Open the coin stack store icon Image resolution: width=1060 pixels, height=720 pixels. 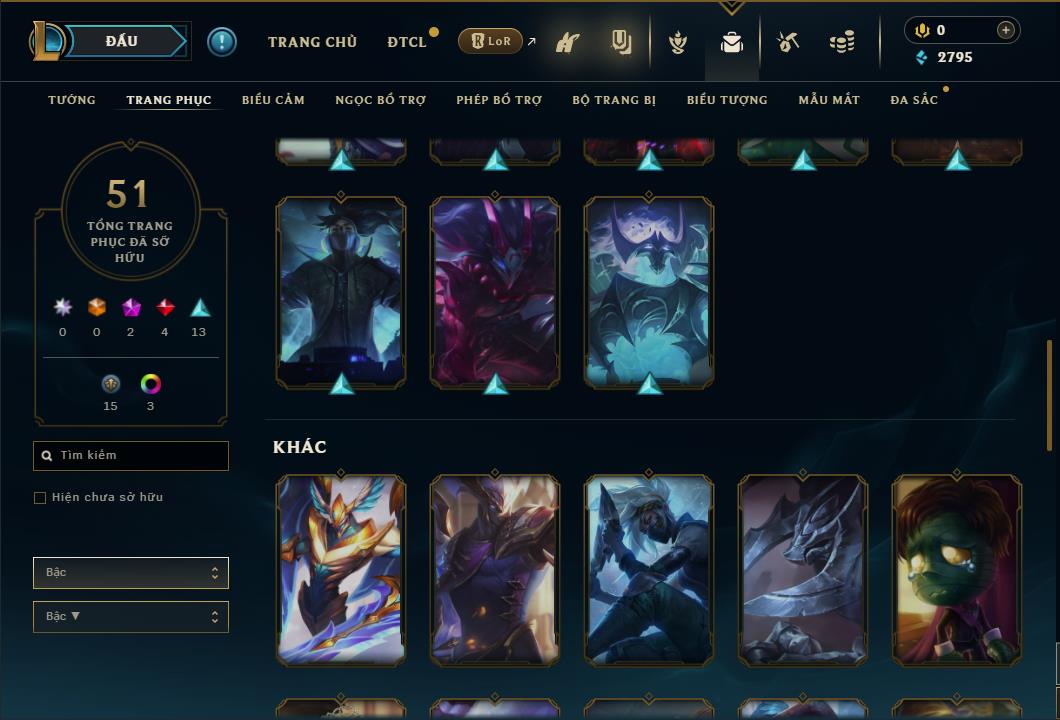click(x=842, y=42)
